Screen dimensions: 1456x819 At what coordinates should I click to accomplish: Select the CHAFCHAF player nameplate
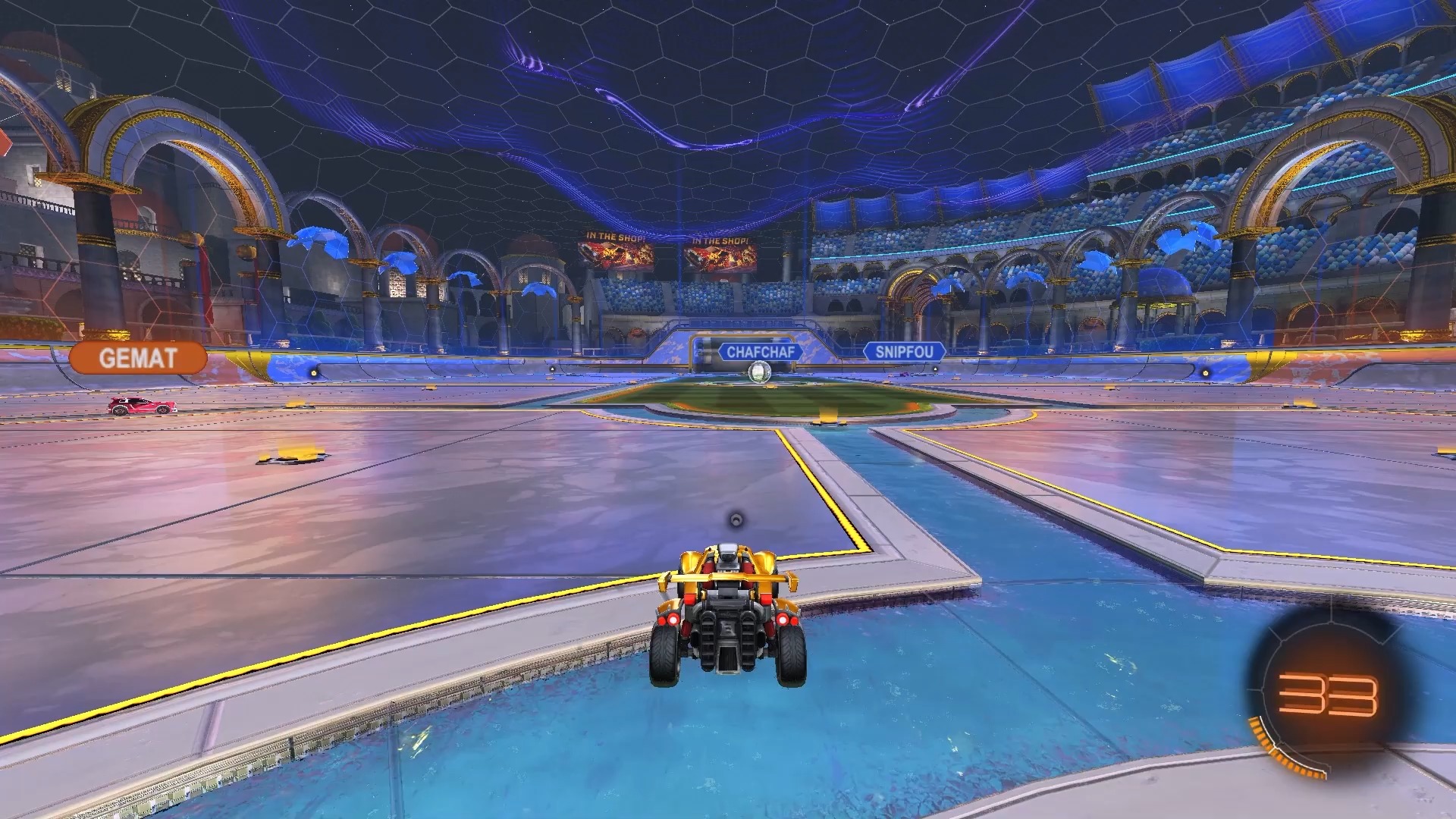pos(761,351)
